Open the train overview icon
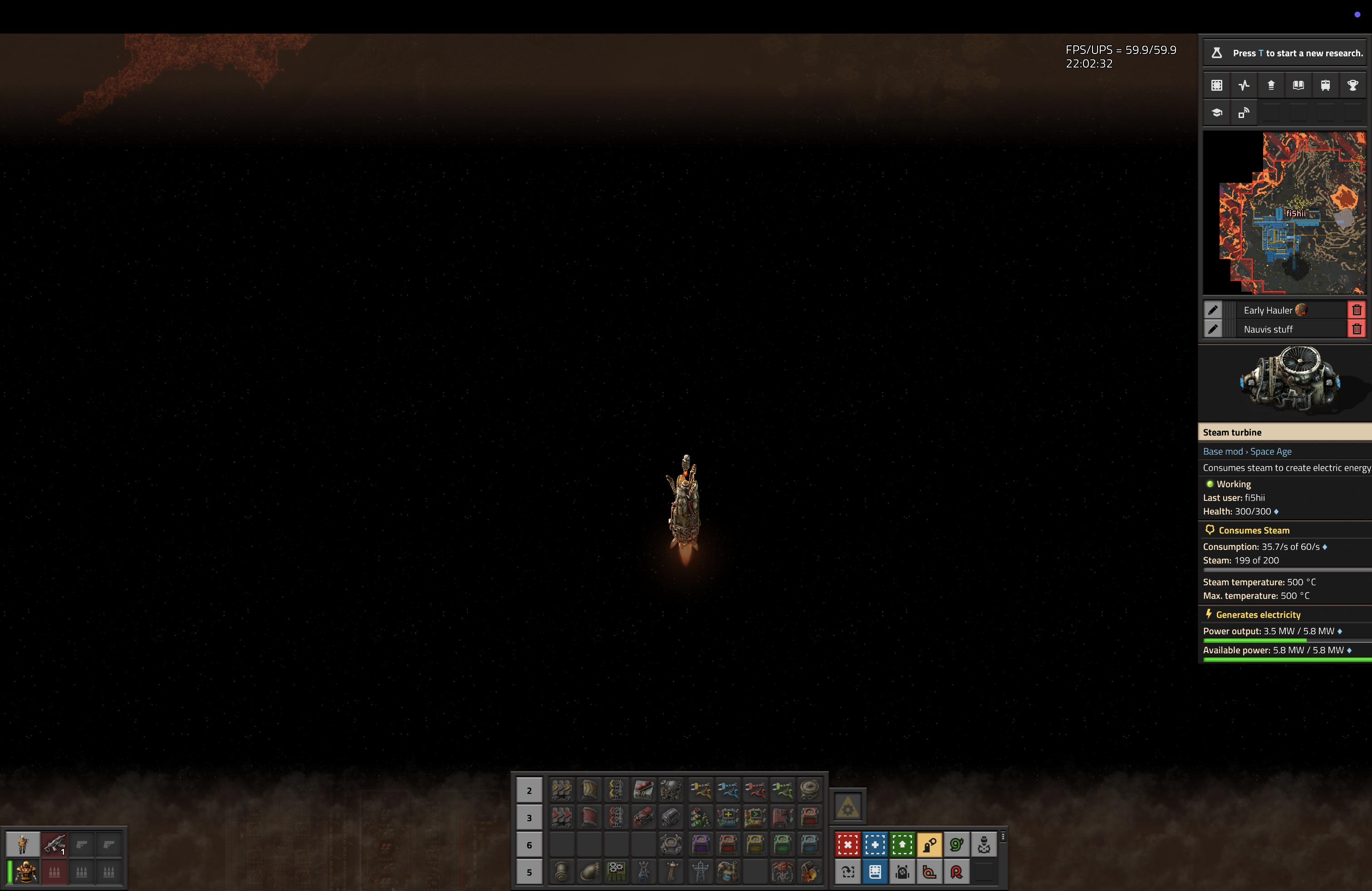Viewport: 1372px width, 891px height. (1325, 85)
